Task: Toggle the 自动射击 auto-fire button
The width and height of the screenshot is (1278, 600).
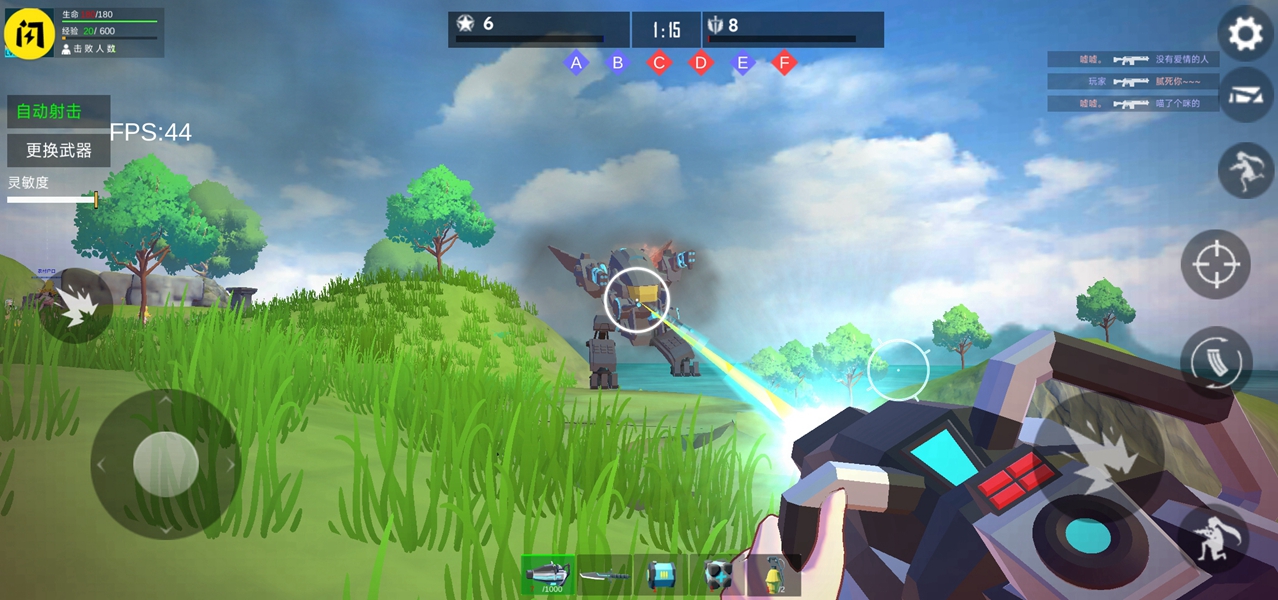Action: (x=58, y=111)
